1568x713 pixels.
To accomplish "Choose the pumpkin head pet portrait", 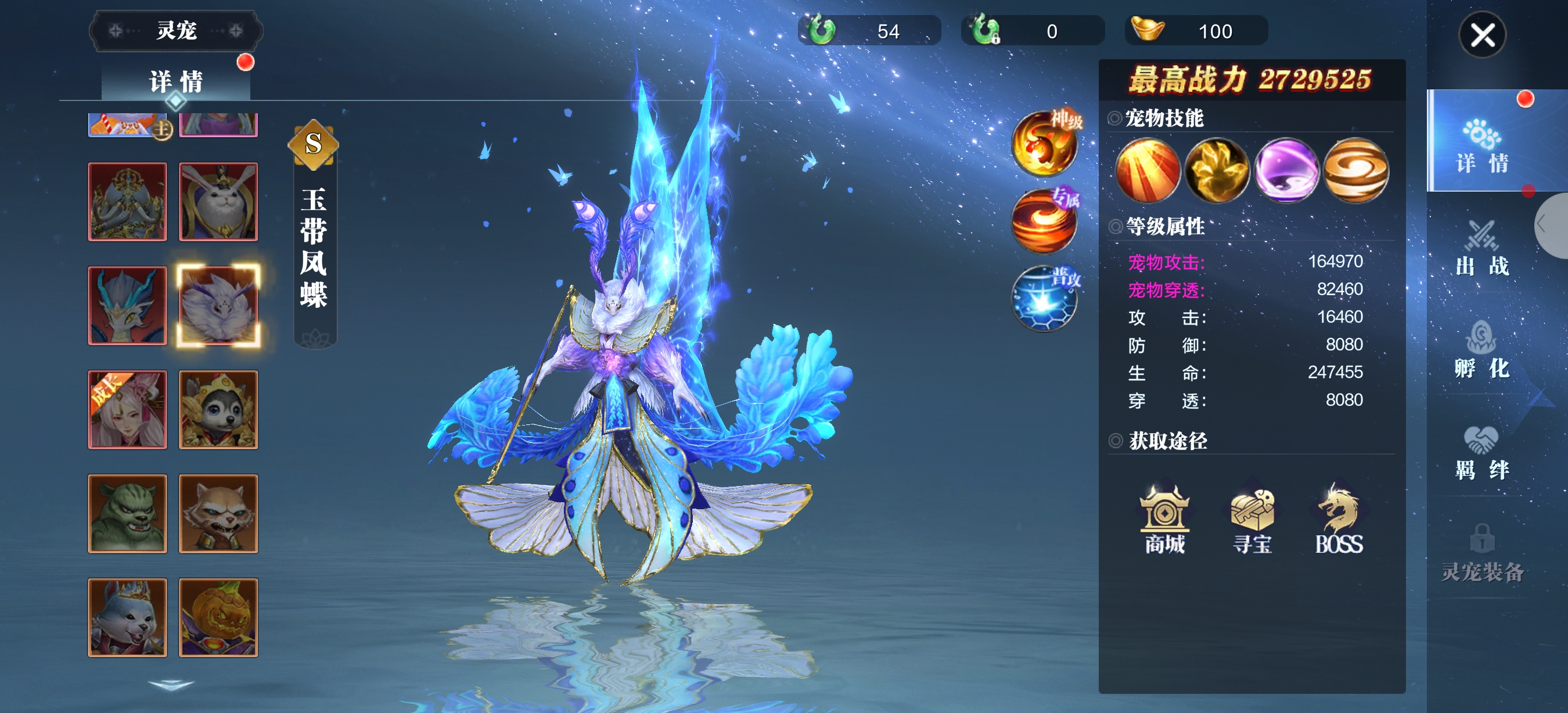I will pyautogui.click(x=218, y=617).
